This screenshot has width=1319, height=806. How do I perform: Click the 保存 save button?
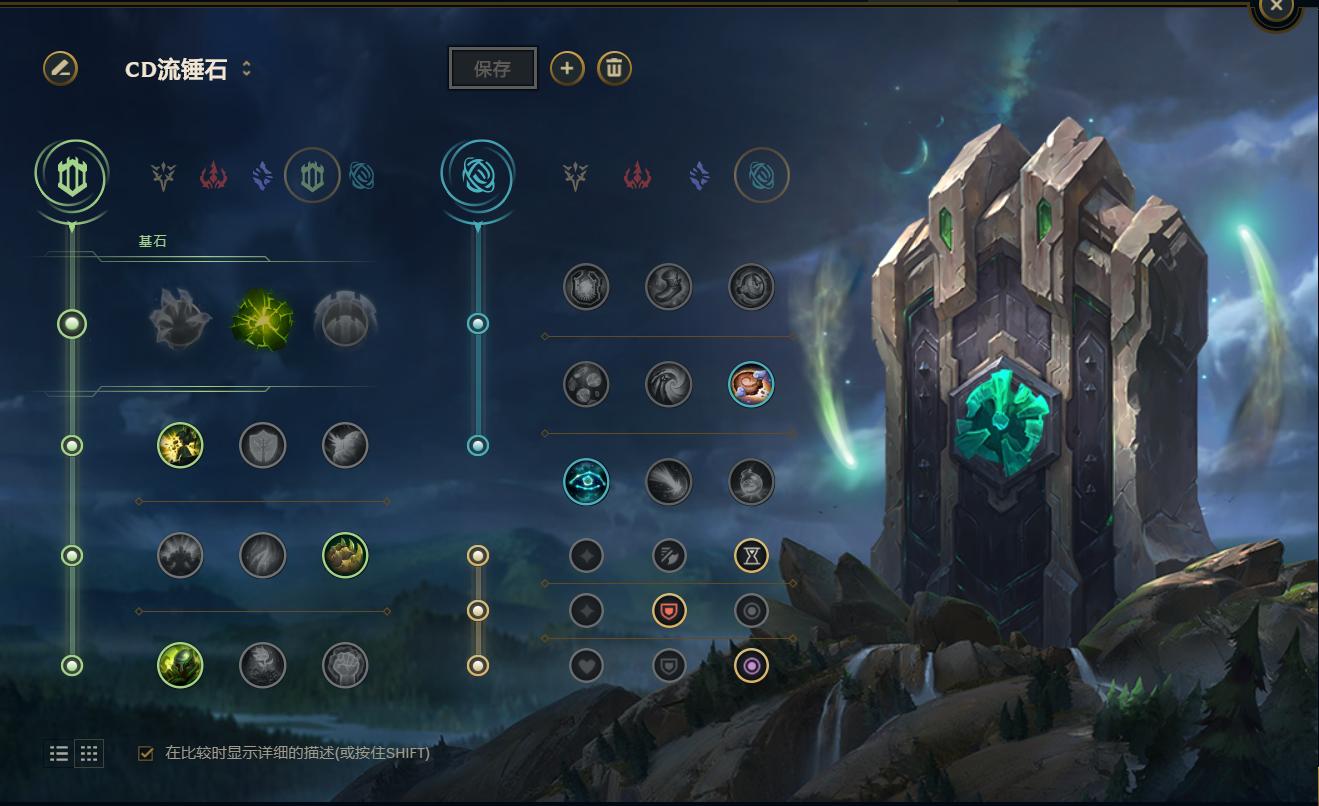click(x=493, y=69)
